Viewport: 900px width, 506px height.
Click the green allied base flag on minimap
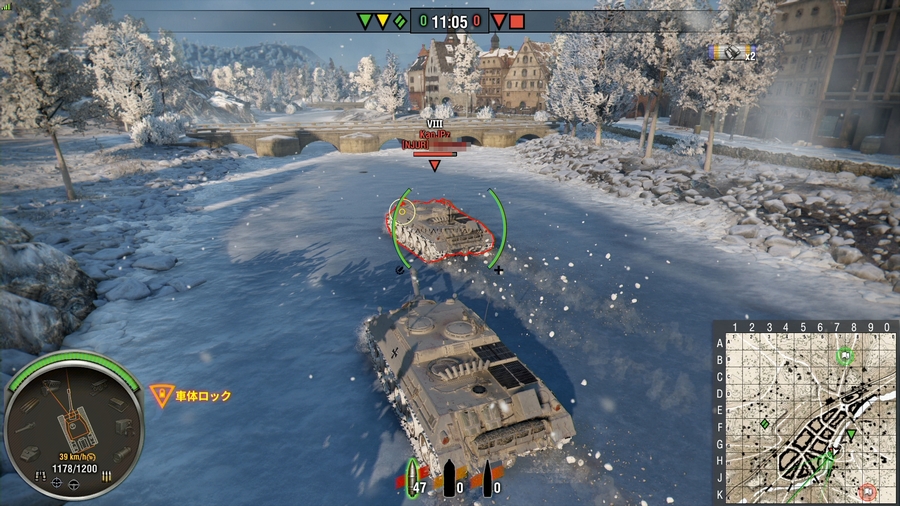point(846,354)
